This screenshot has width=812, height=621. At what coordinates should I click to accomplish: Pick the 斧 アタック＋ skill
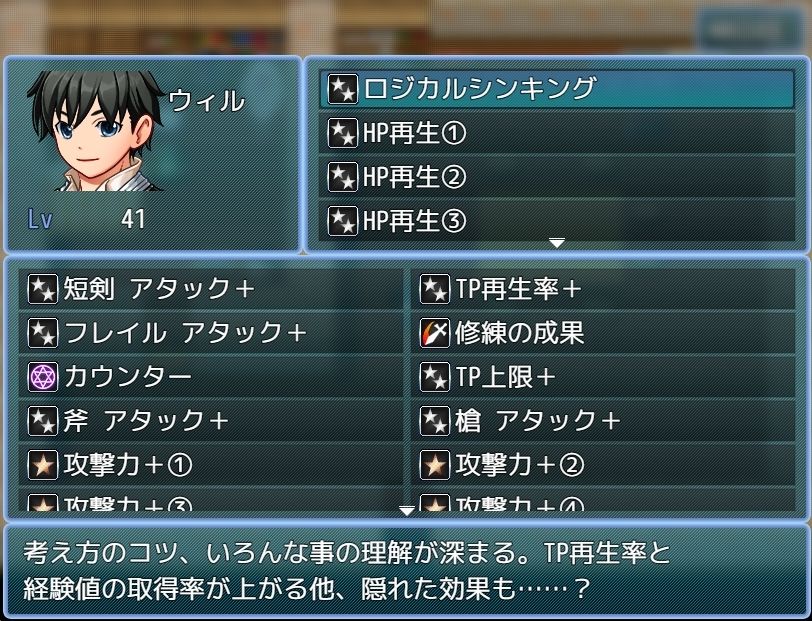pyautogui.click(x=211, y=421)
